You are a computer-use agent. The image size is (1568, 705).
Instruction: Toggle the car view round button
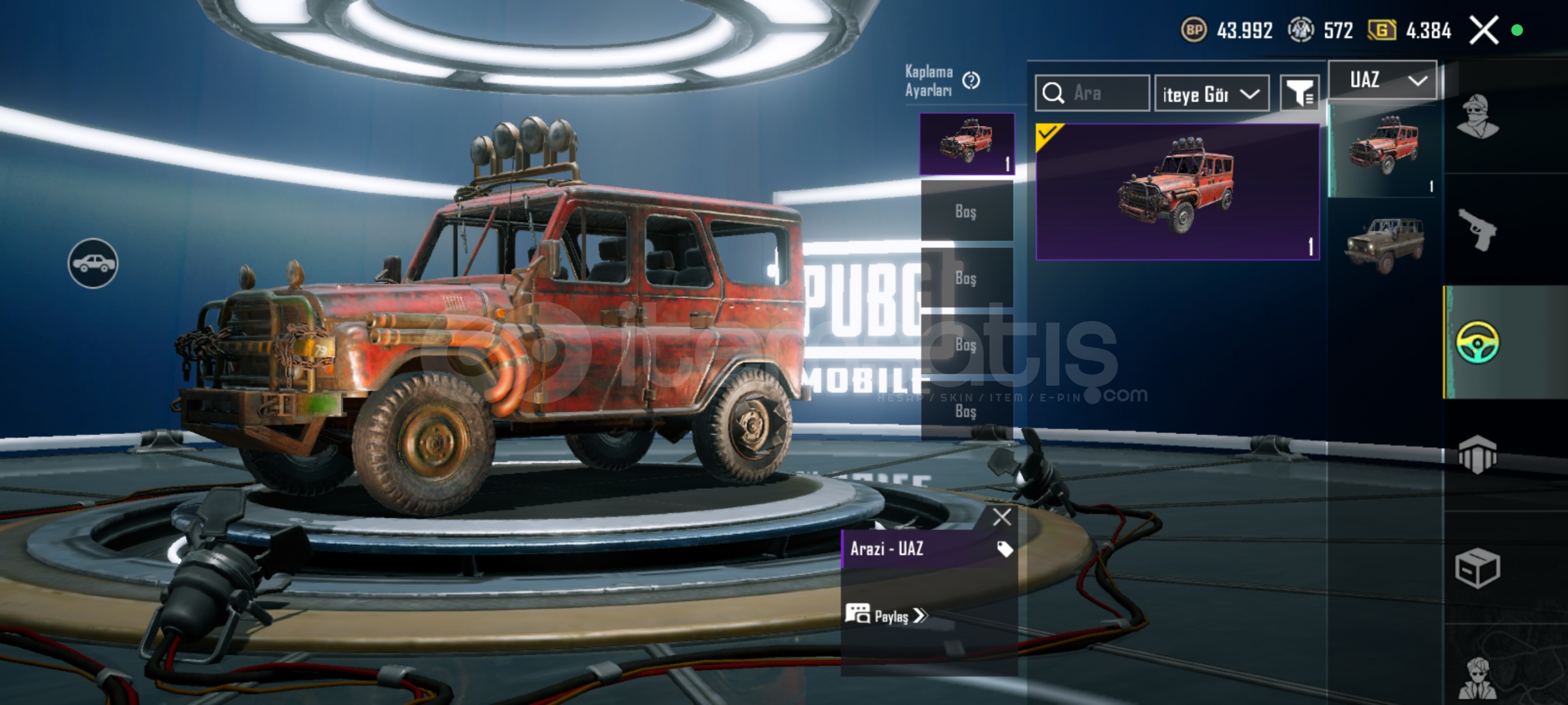pyautogui.click(x=93, y=263)
